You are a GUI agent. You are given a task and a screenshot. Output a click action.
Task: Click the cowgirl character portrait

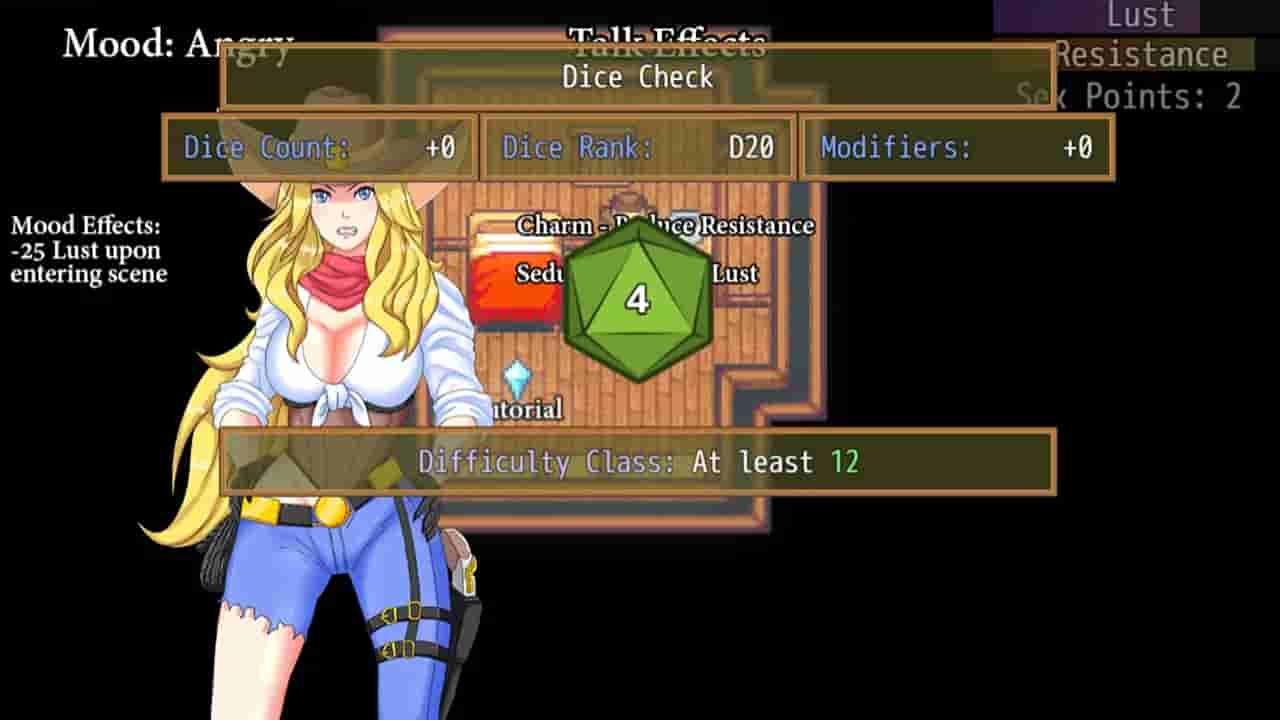click(330, 400)
